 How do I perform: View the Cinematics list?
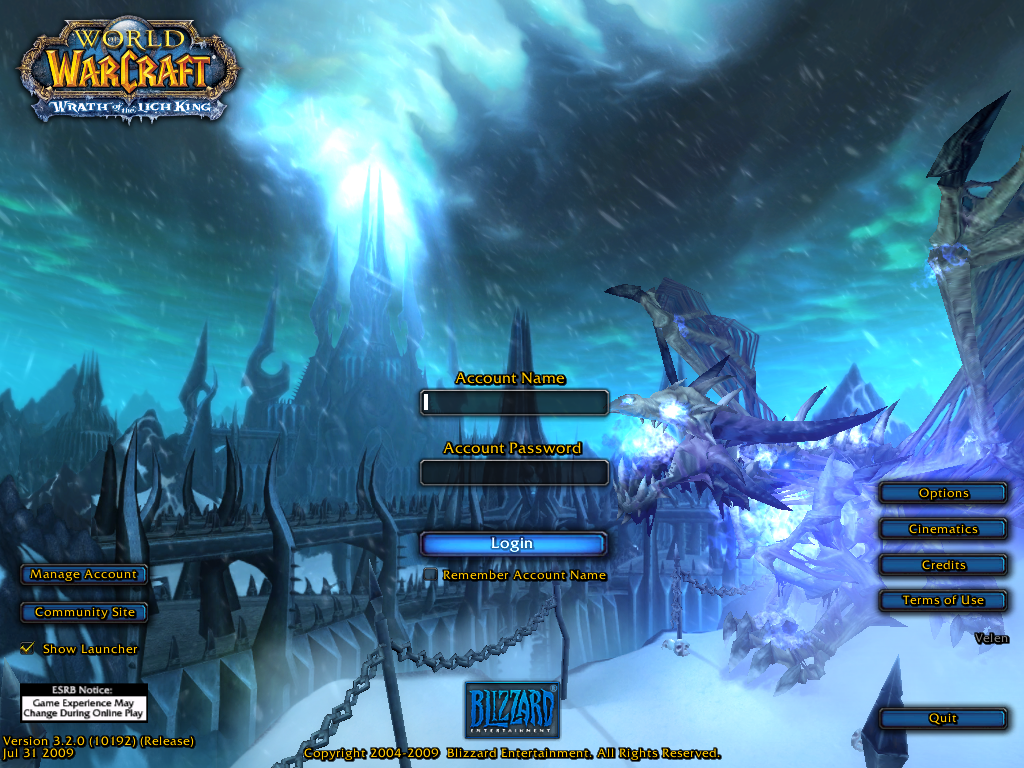click(943, 529)
